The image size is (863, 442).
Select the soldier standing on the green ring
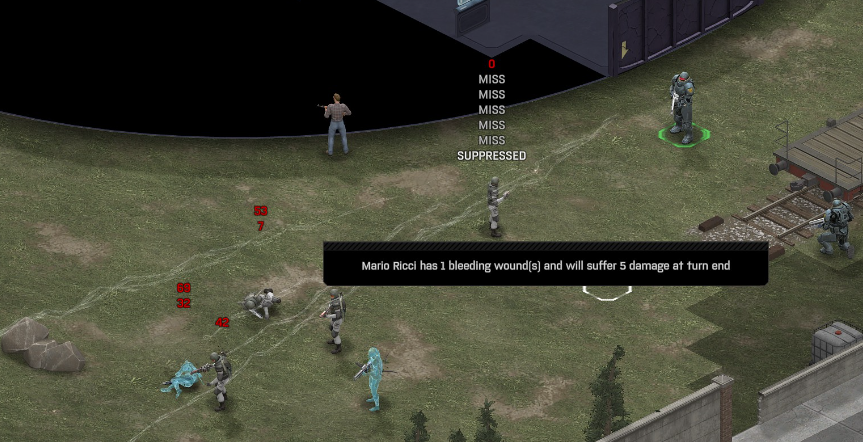682,106
